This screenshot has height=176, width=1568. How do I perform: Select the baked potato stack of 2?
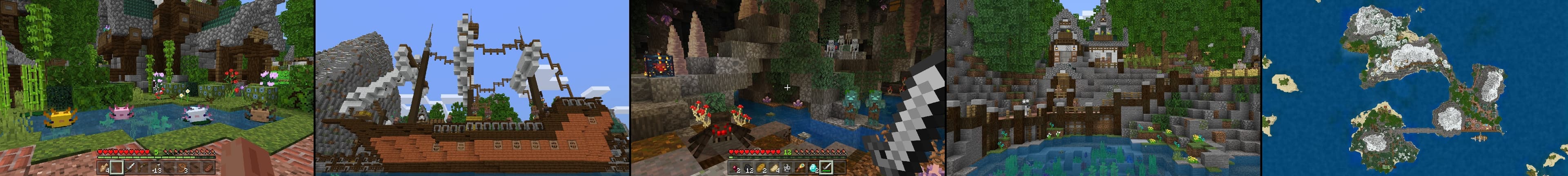pos(762,167)
